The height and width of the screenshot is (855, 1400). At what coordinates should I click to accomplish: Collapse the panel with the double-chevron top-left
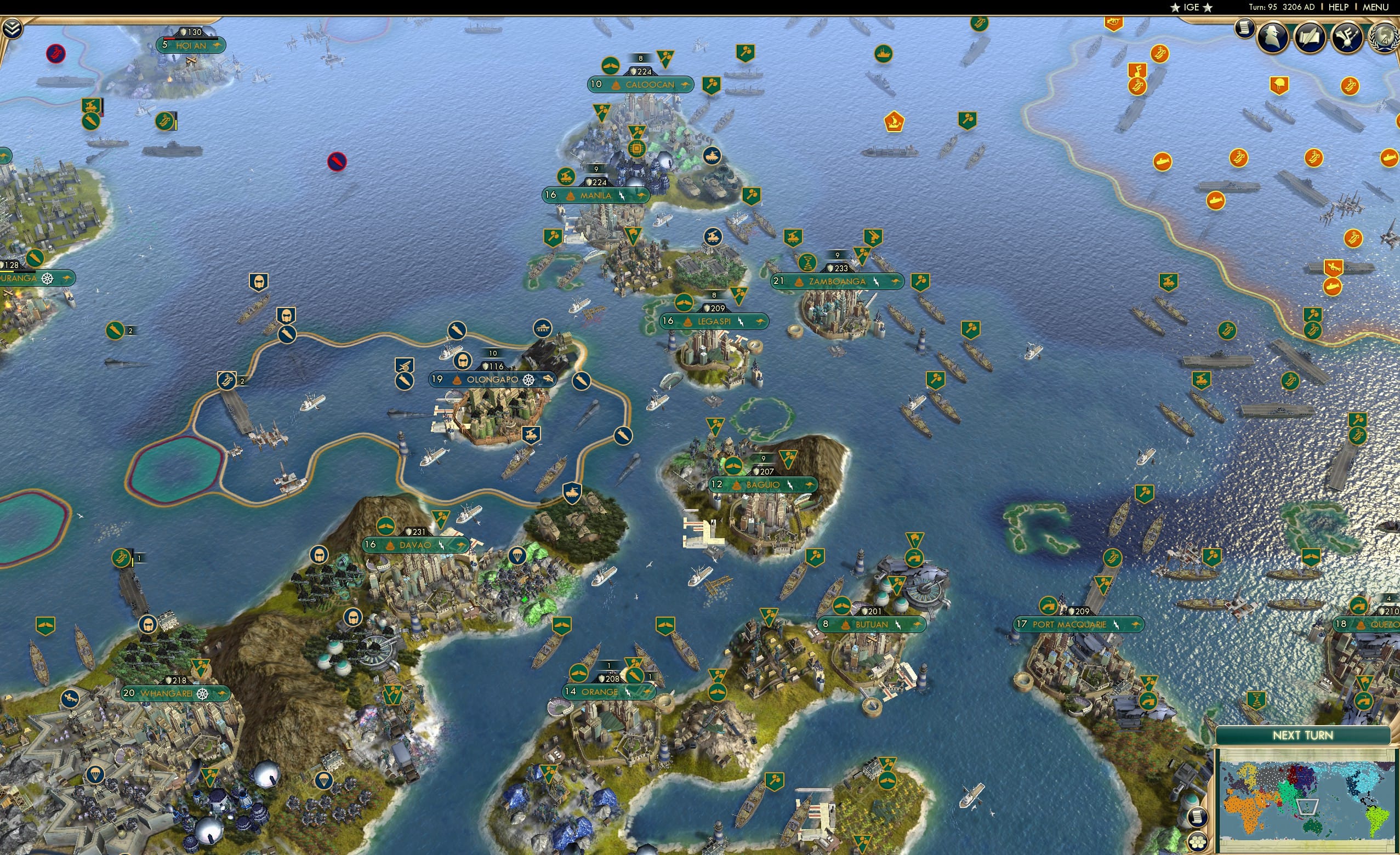tap(13, 29)
